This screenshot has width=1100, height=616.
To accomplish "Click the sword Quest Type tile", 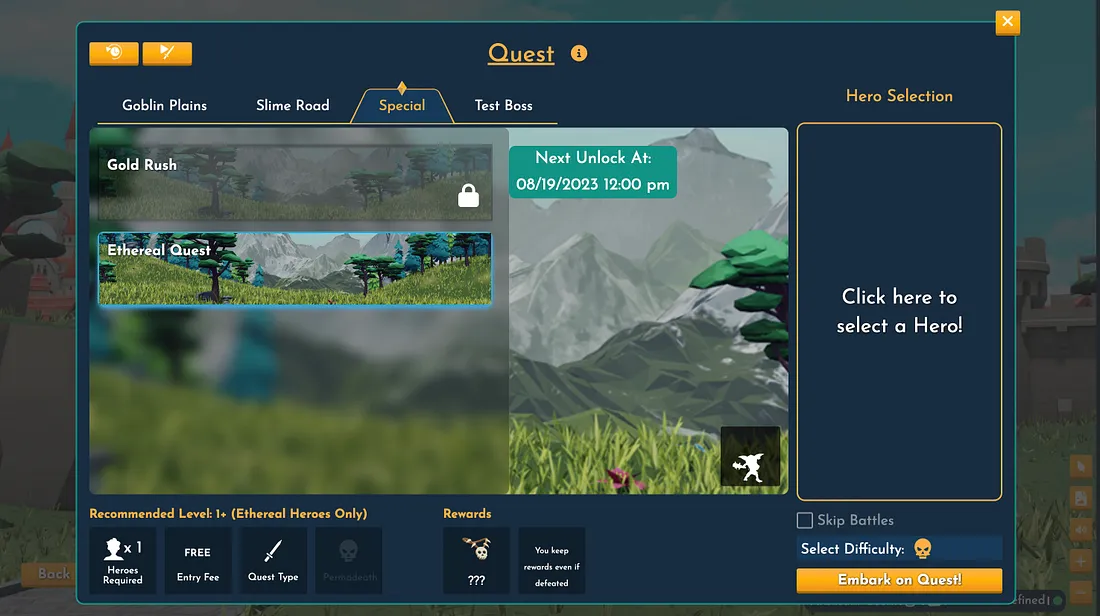I will [273, 560].
